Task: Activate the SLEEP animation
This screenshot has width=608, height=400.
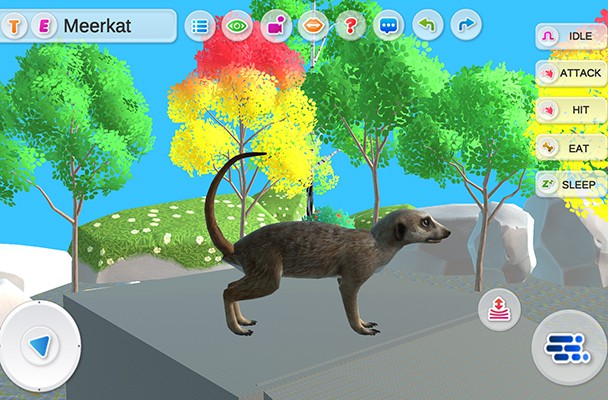Action: coord(571,185)
